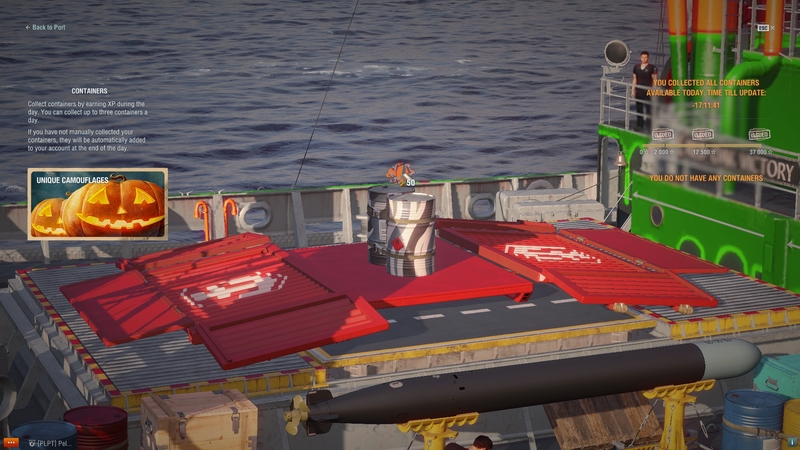The image size is (800, 450).
Task: Open the Unique Camouflages pumpkin banner
Action: (x=97, y=204)
